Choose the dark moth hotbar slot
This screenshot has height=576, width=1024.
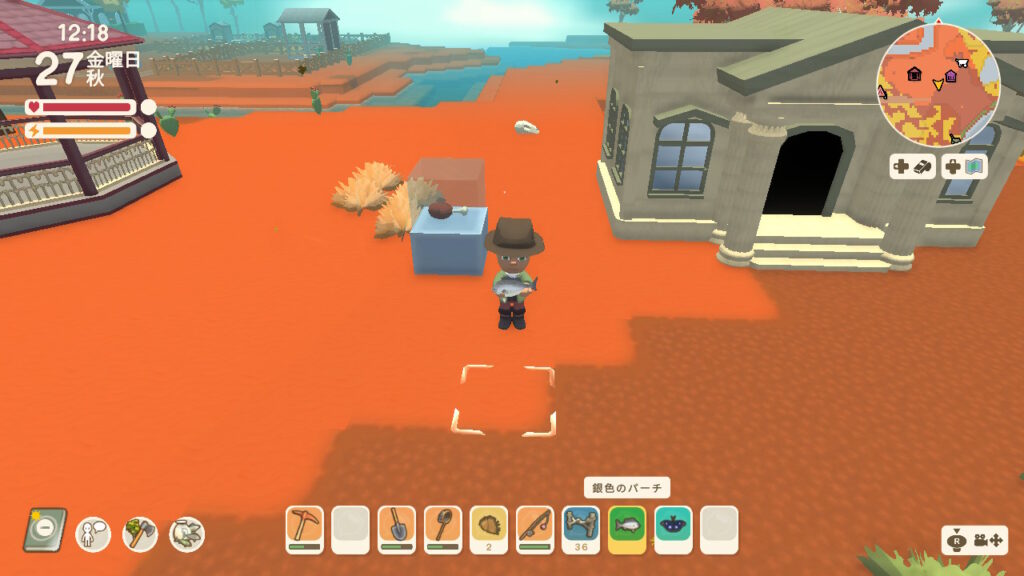click(673, 528)
